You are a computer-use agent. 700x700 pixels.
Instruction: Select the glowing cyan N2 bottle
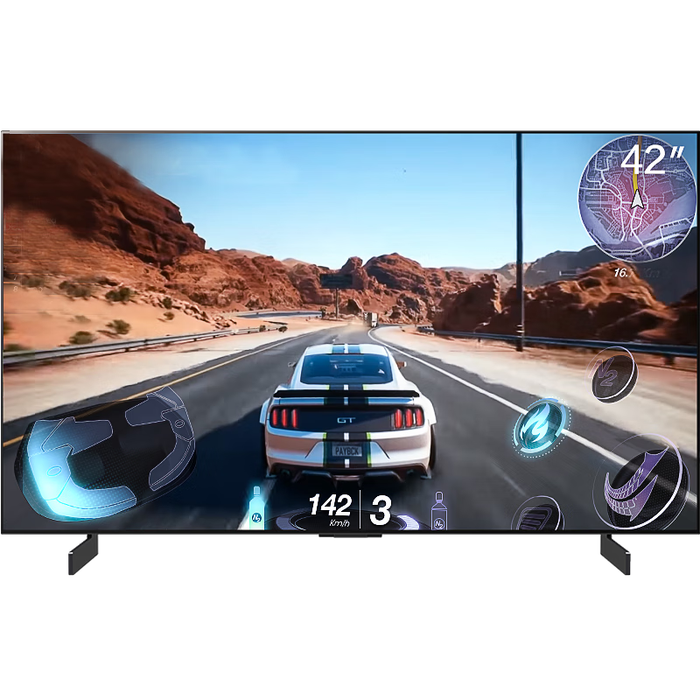257,509
